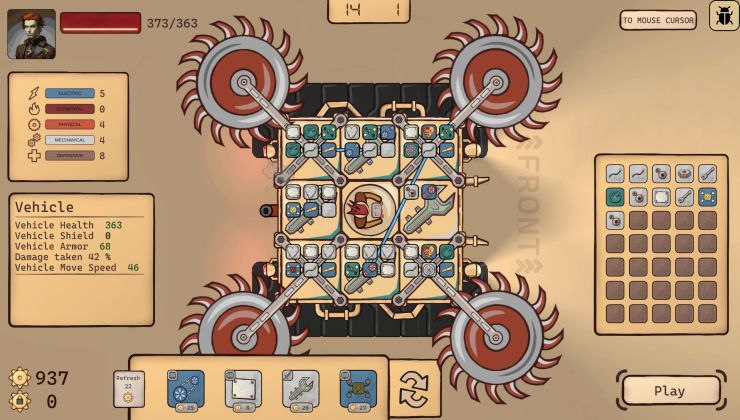Select the Mechanical damage type label
Image resolution: width=740 pixels, height=420 pixels.
click(x=70, y=140)
